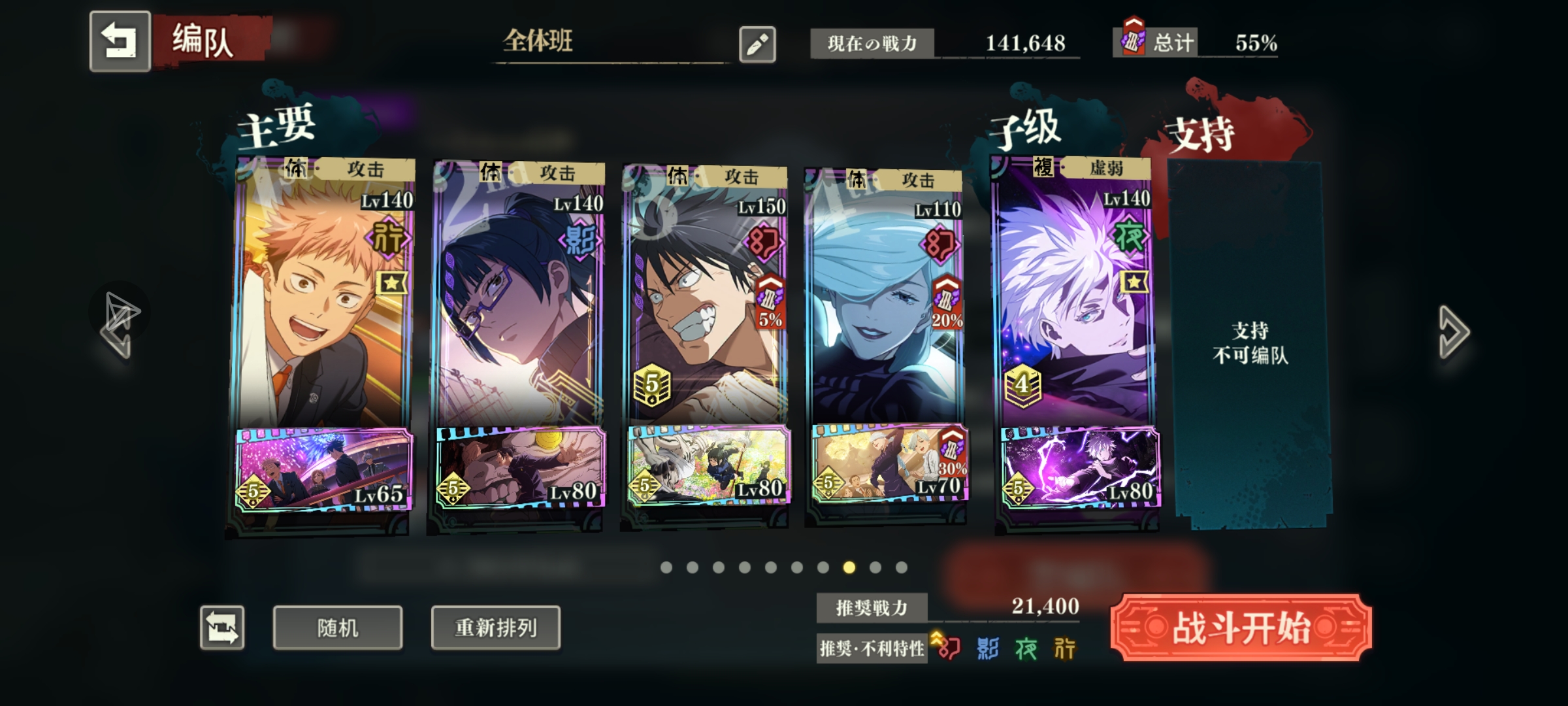Viewport: 1568px width, 706px height.
Task: Edit the team name with pencil icon
Action: 757,44
